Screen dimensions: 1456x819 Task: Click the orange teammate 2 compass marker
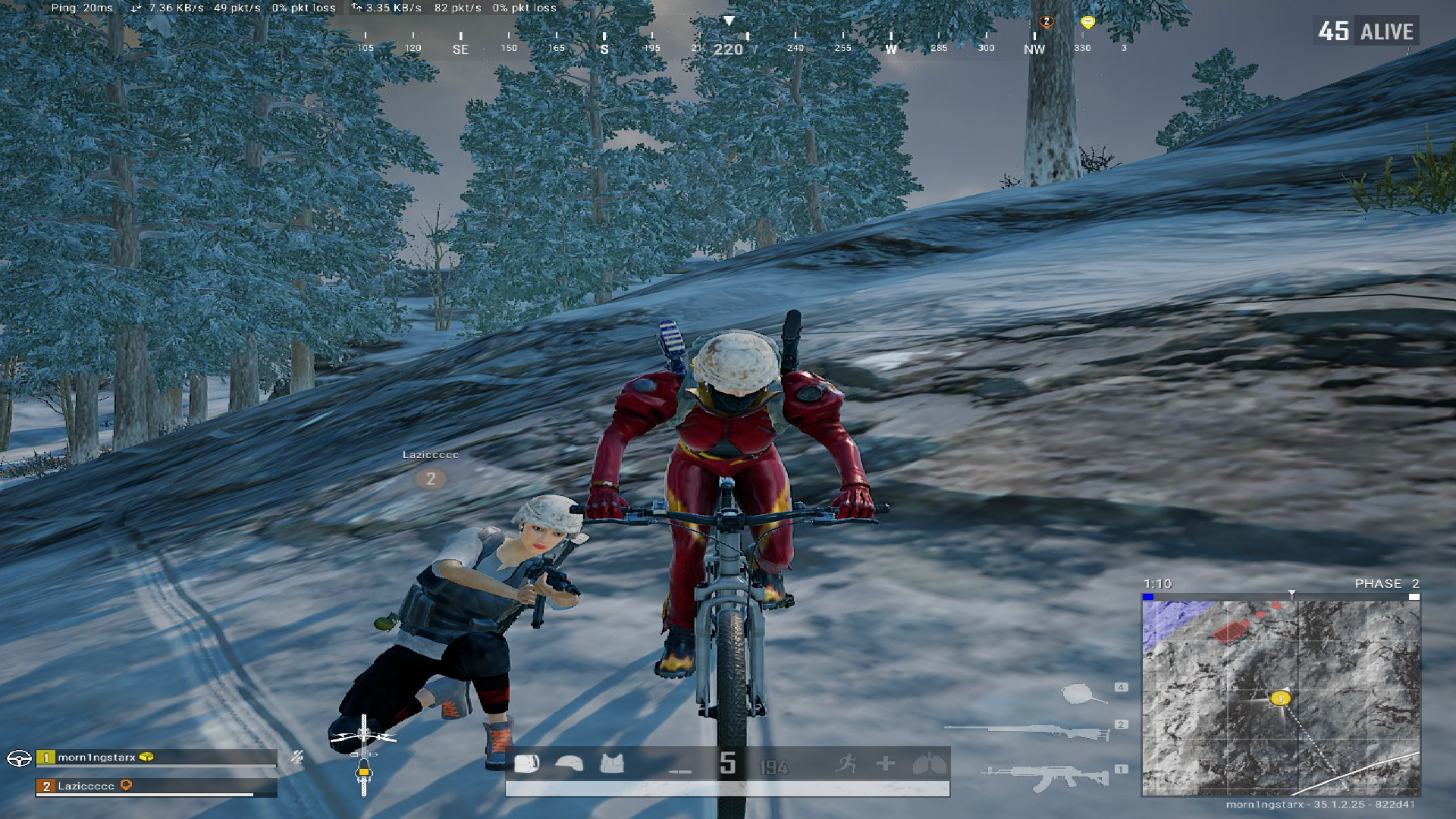click(1046, 22)
